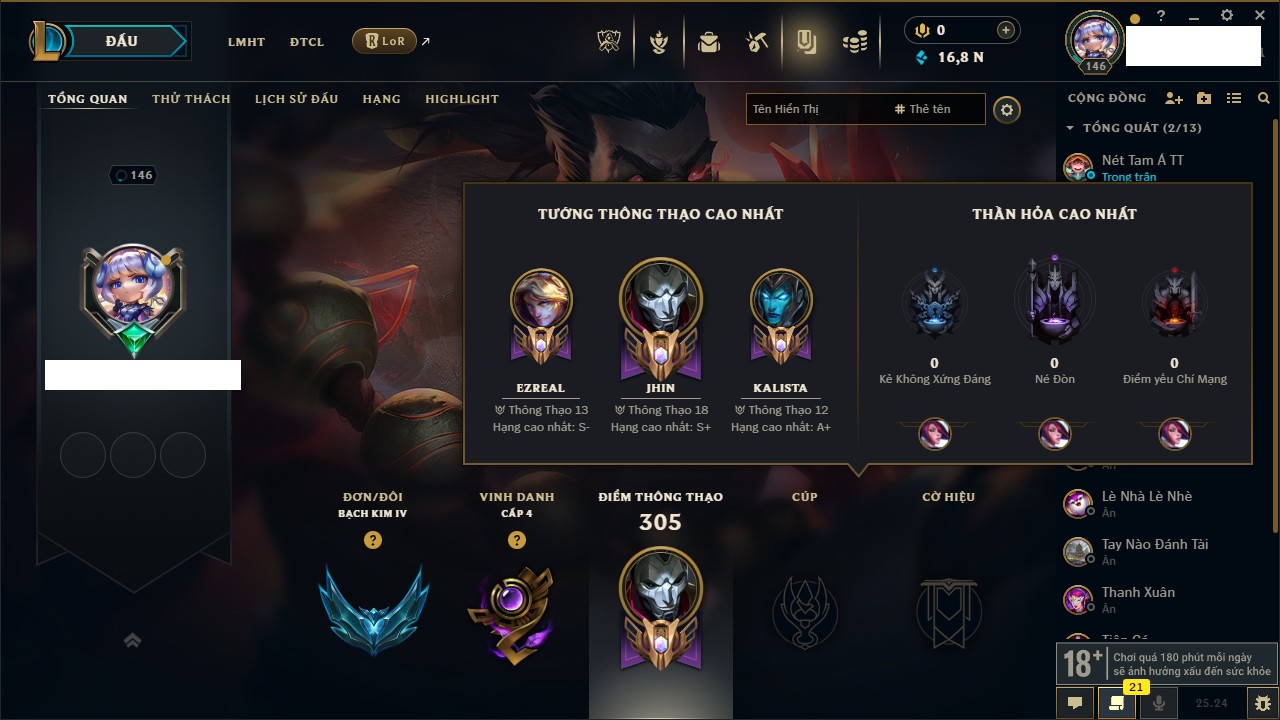Switch to the LỊCH SỬ ĐẤU tab
The width and height of the screenshot is (1280, 720).
tap(296, 99)
